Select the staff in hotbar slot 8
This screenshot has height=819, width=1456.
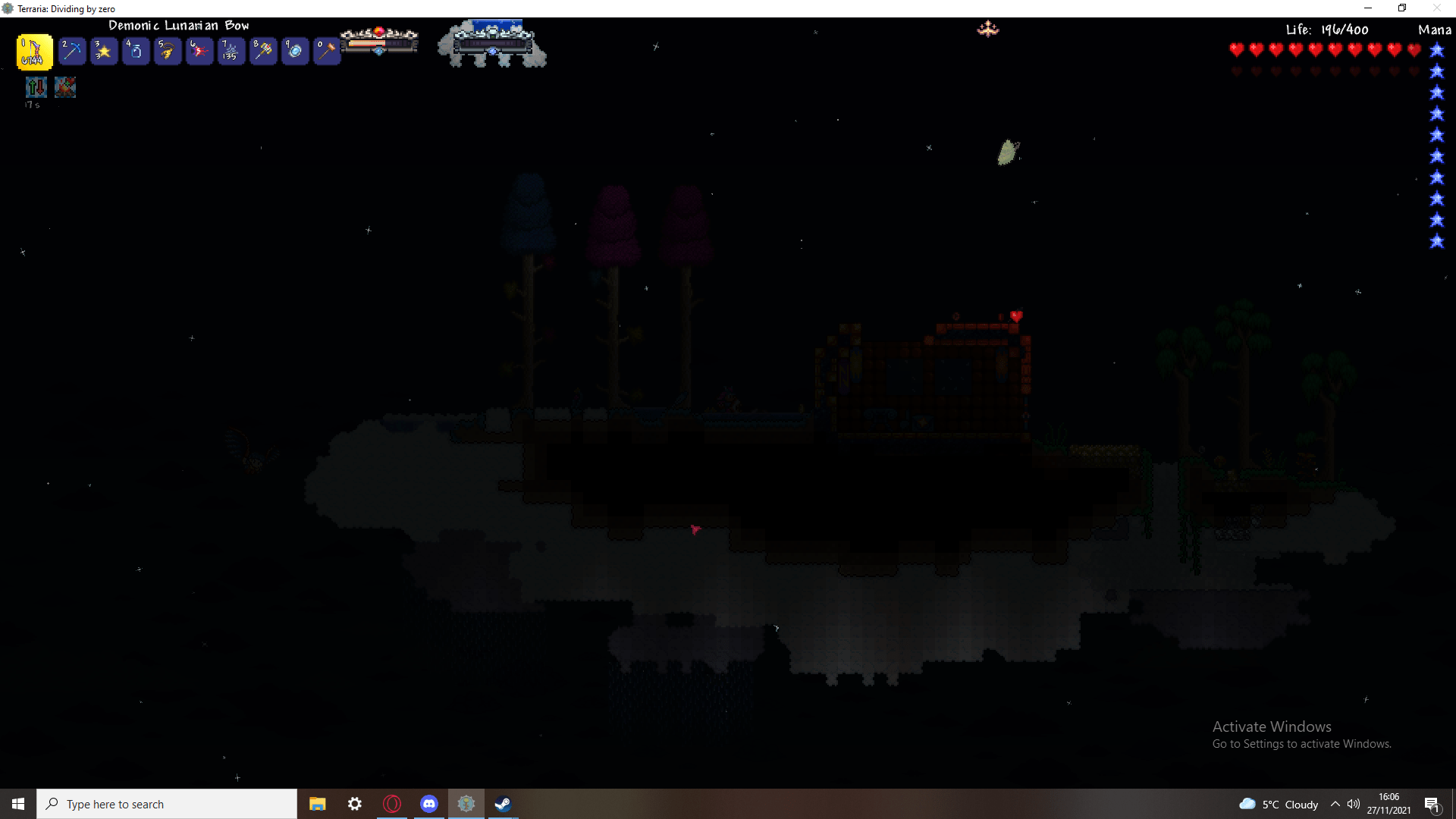point(263,52)
